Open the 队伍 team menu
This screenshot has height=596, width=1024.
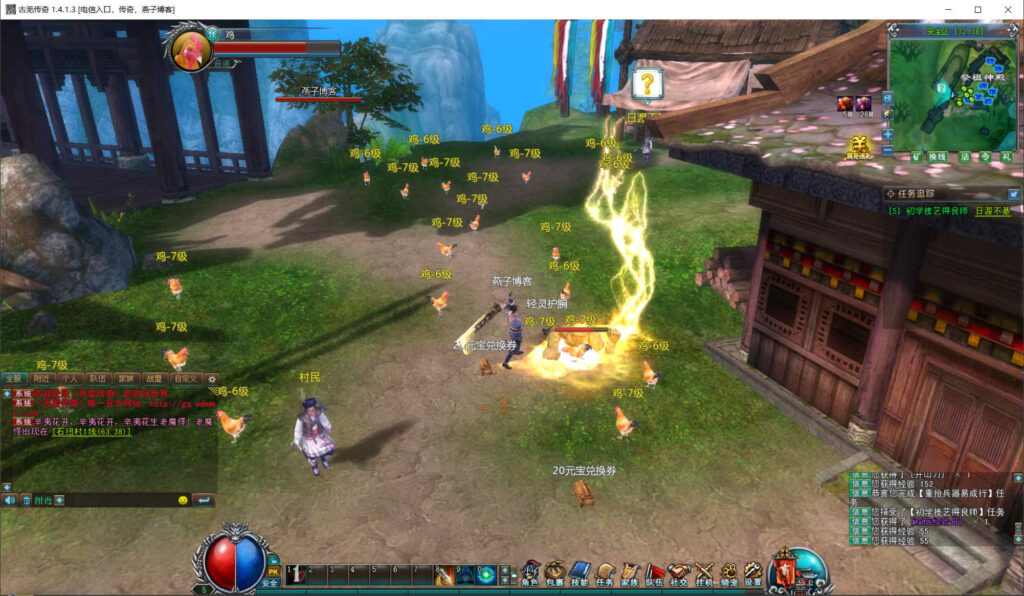coord(655,573)
